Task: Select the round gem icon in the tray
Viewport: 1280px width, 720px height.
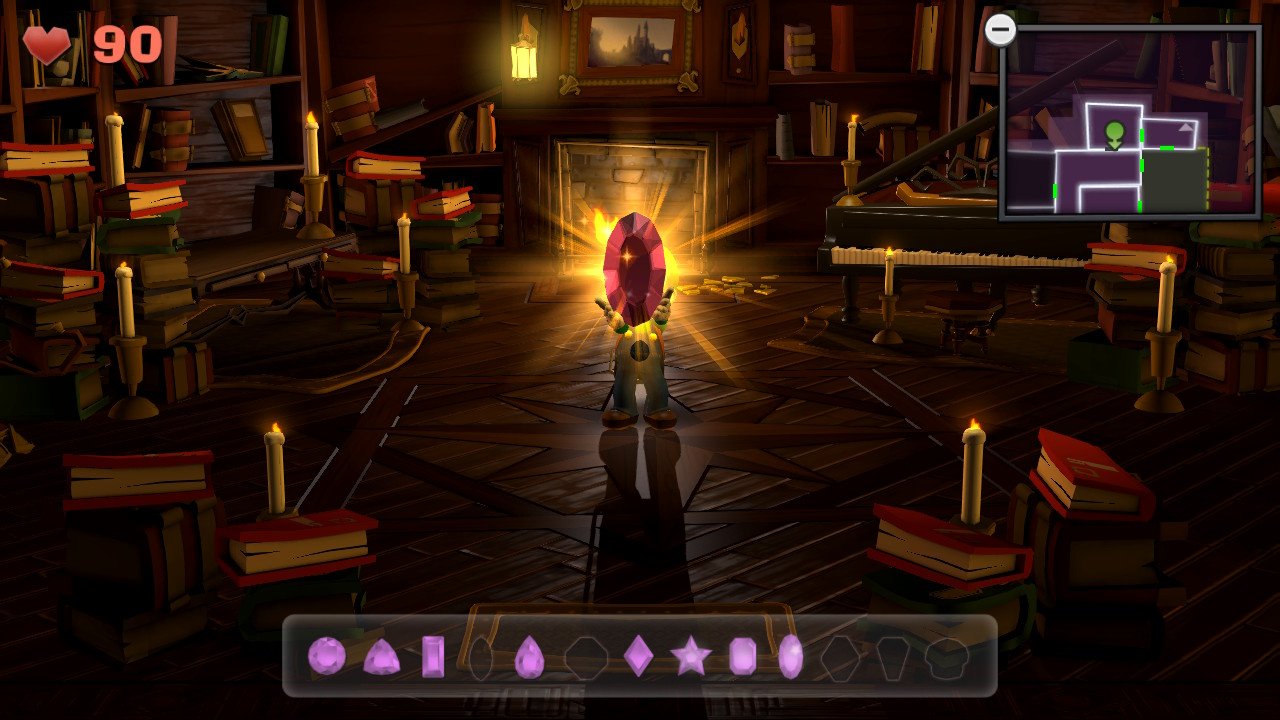Action: click(326, 654)
